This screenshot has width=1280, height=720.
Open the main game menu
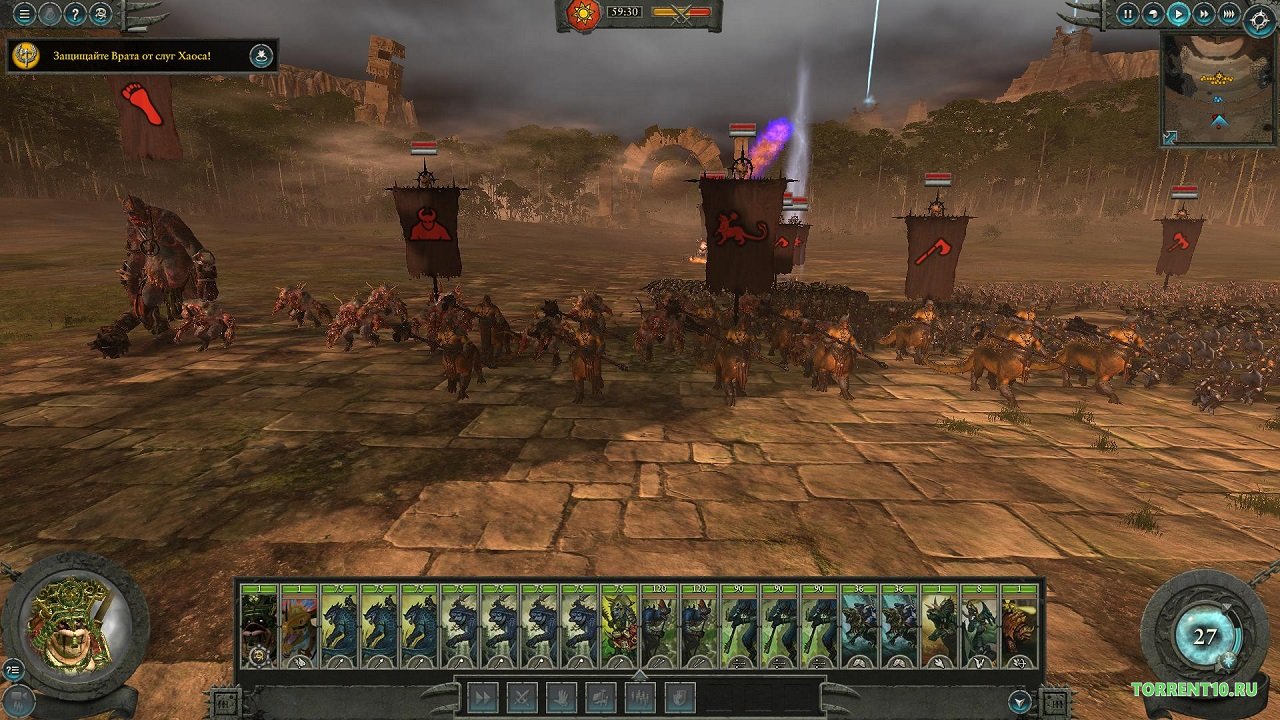pyautogui.click(x=25, y=14)
